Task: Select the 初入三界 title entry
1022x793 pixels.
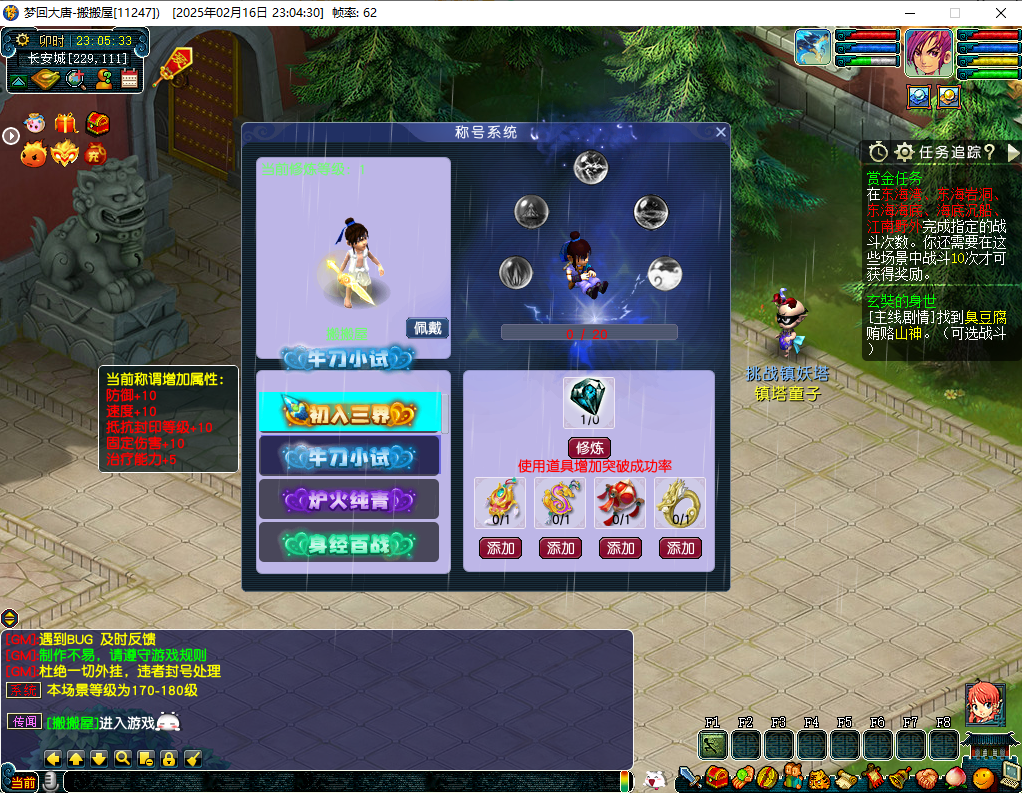Action: (x=349, y=412)
